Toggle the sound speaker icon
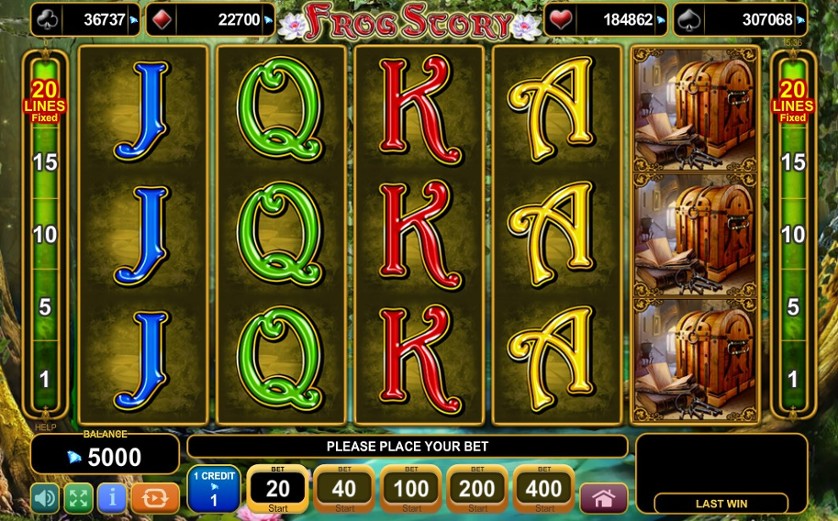Viewport: 838px width, 521px height. coord(45,497)
